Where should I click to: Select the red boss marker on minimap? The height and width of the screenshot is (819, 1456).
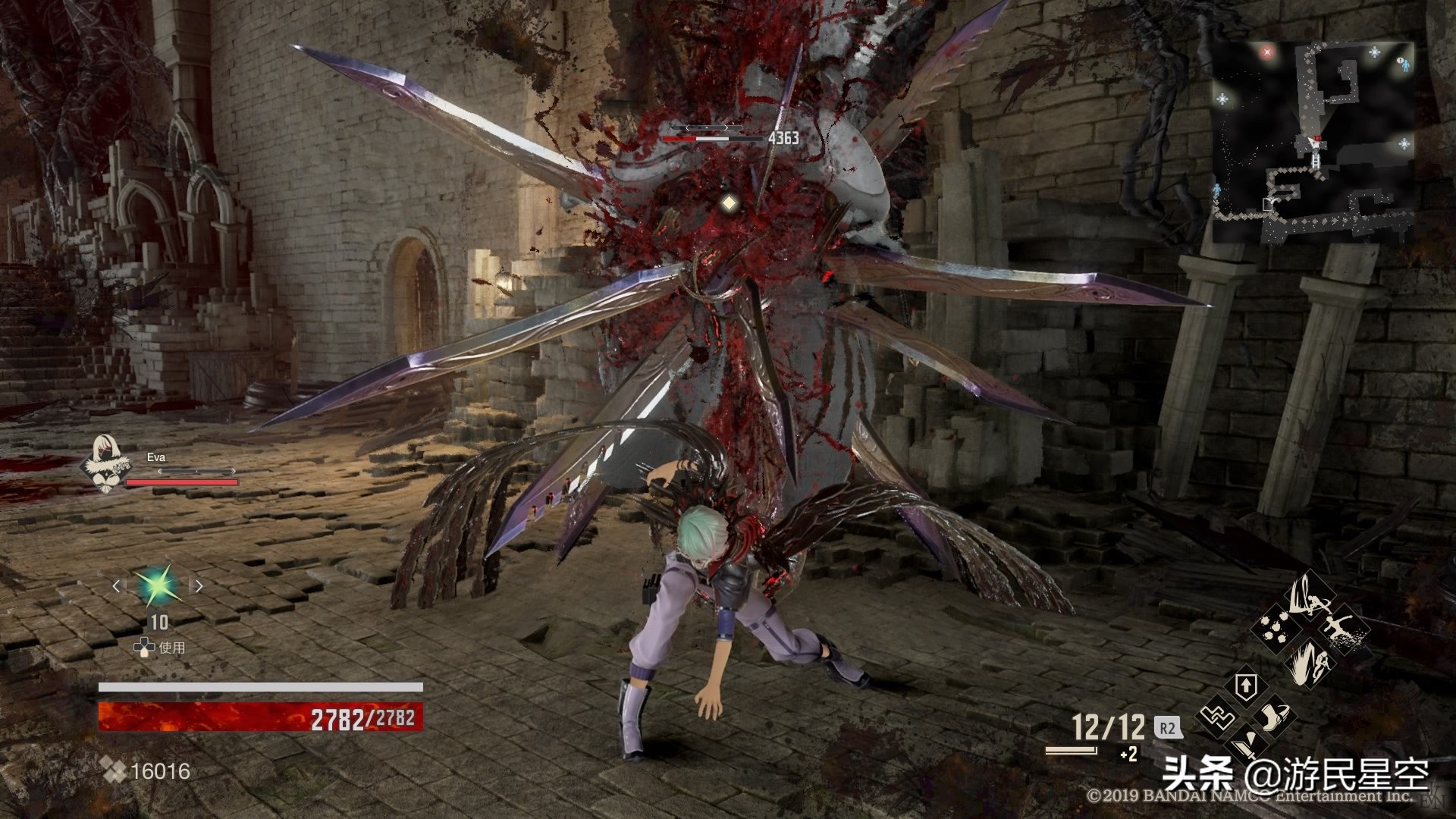1266,52
